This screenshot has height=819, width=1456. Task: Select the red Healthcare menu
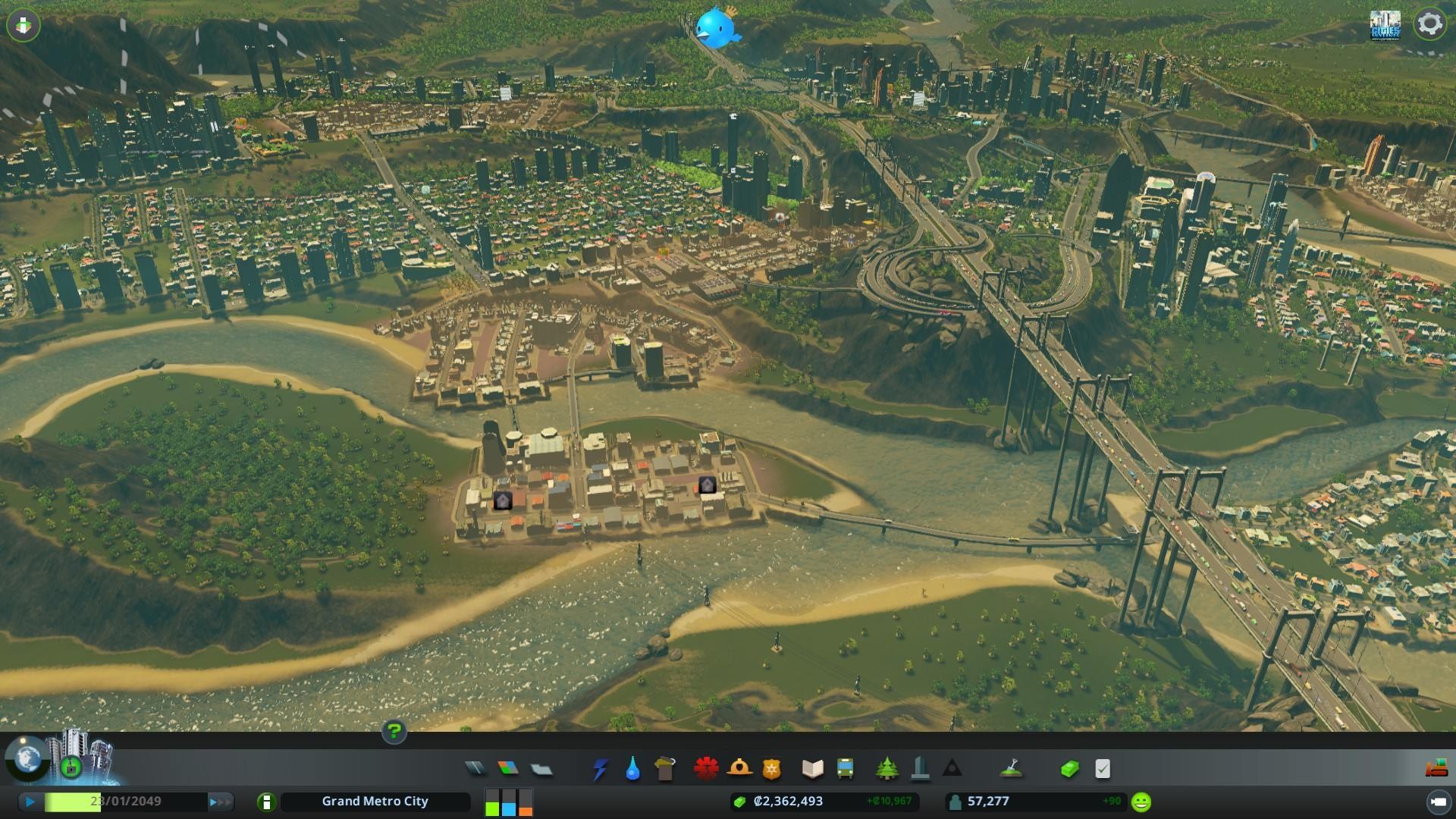tap(706, 769)
